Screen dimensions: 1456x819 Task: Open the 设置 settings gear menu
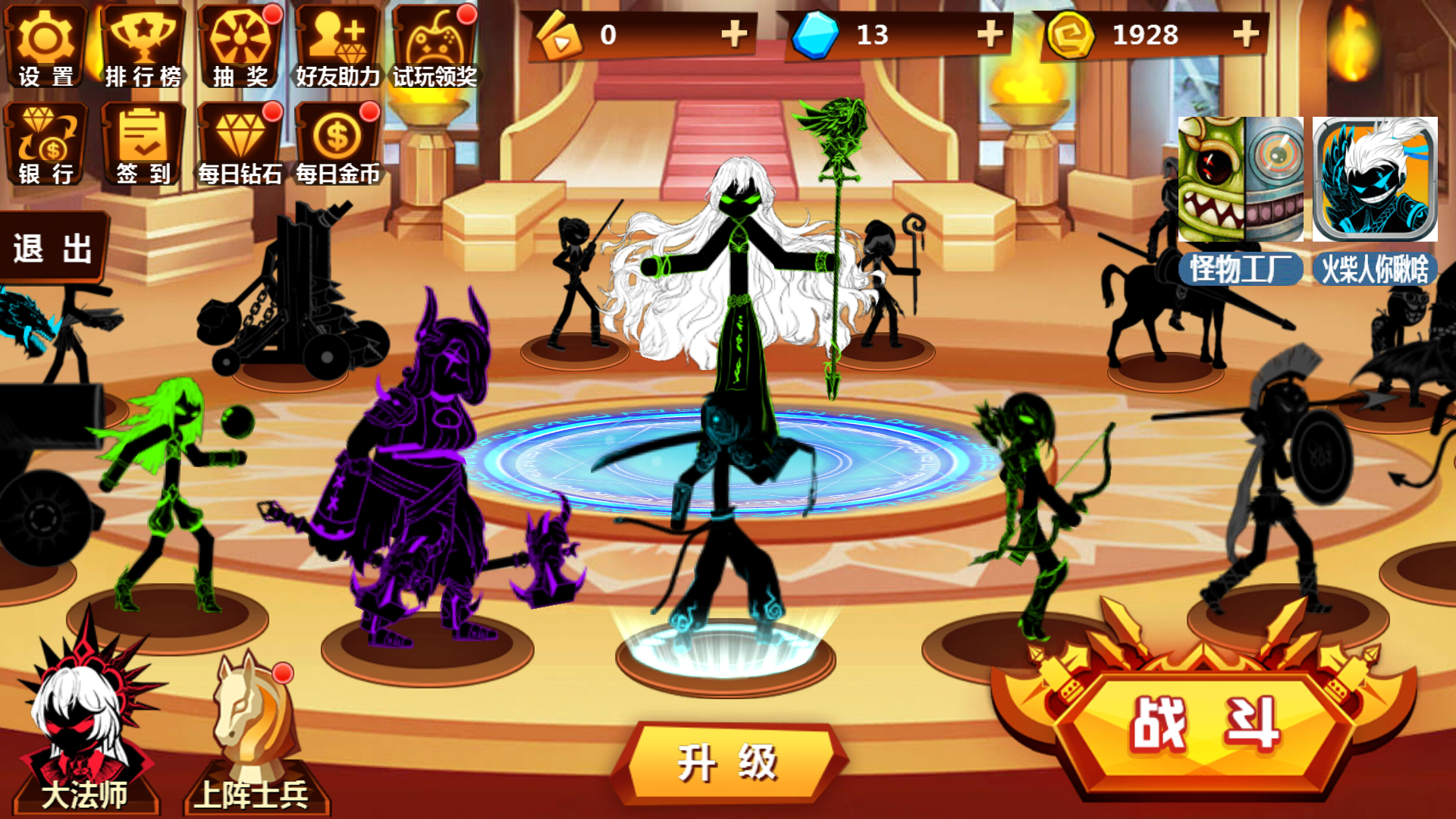45,47
